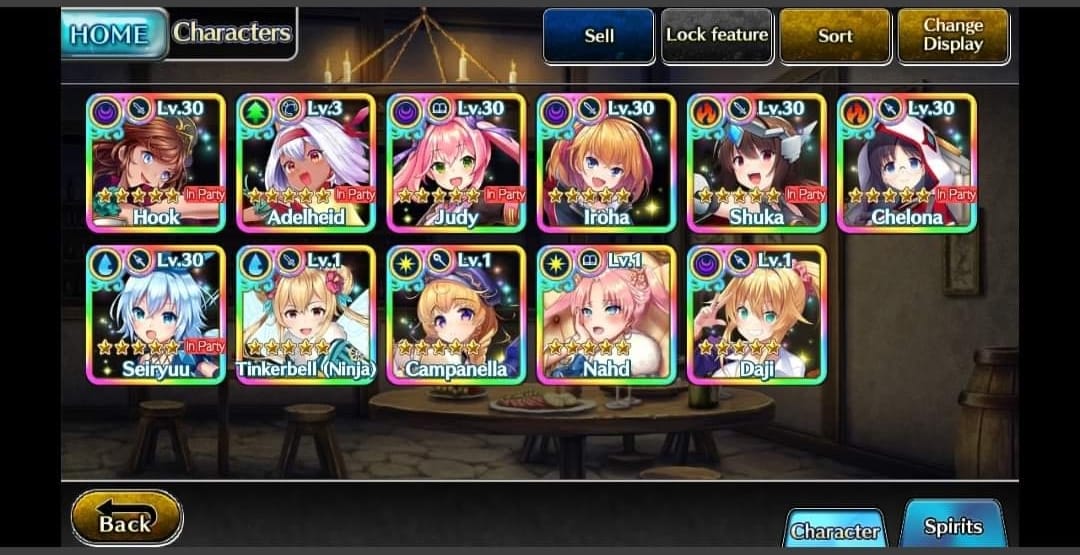Choose the Chelona character card
The height and width of the screenshot is (555, 1080).
[907, 162]
